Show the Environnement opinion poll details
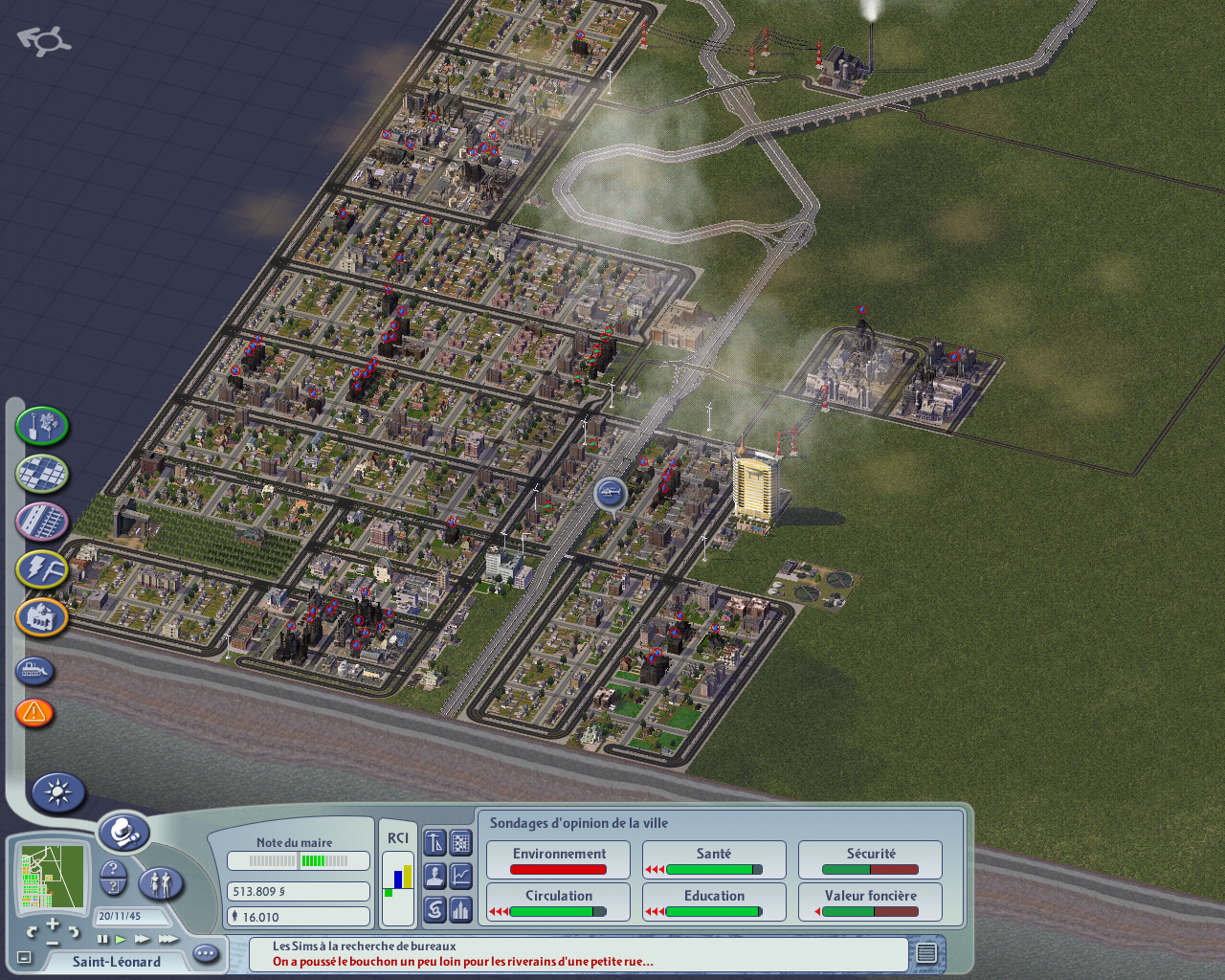The image size is (1225, 980). 558,859
